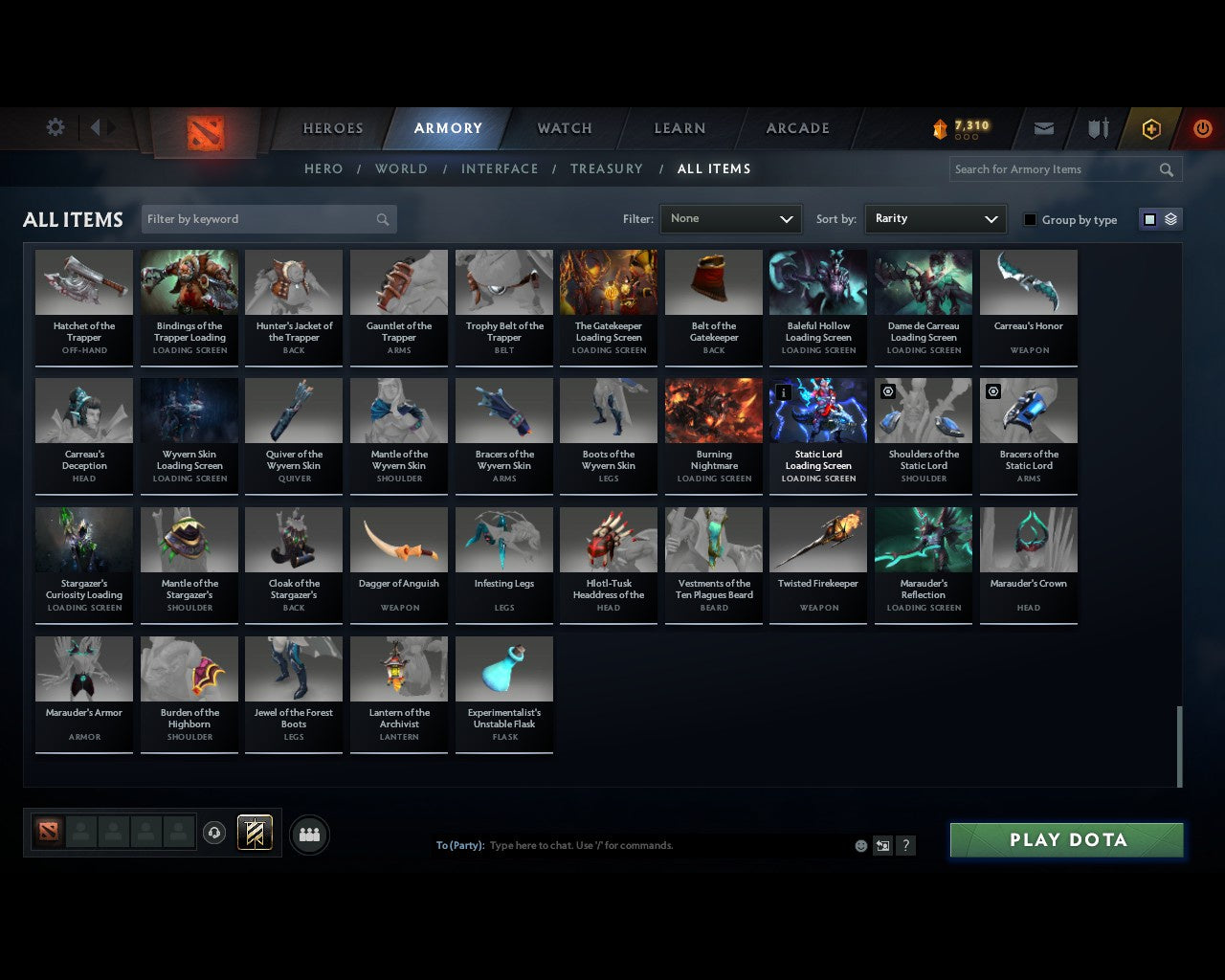Viewport: 1225px width, 980px height.
Task: Open the Sort by Rarity dropdown
Action: tap(935, 218)
